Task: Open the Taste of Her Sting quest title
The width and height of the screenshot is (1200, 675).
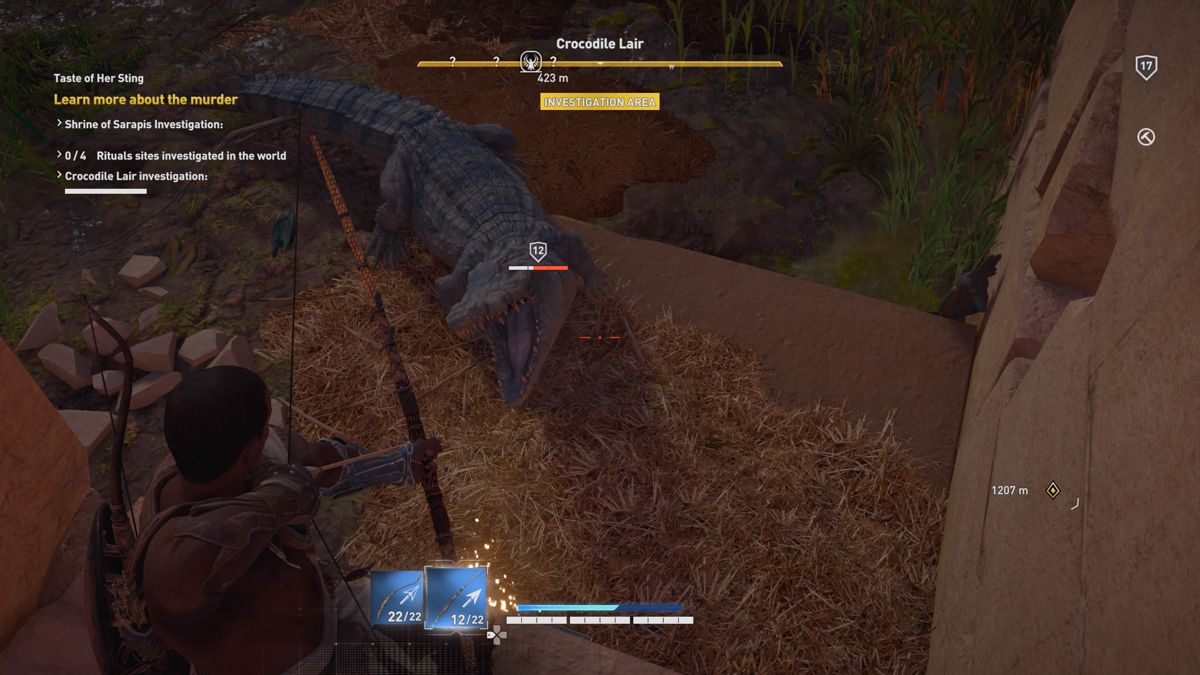Action: click(x=98, y=78)
